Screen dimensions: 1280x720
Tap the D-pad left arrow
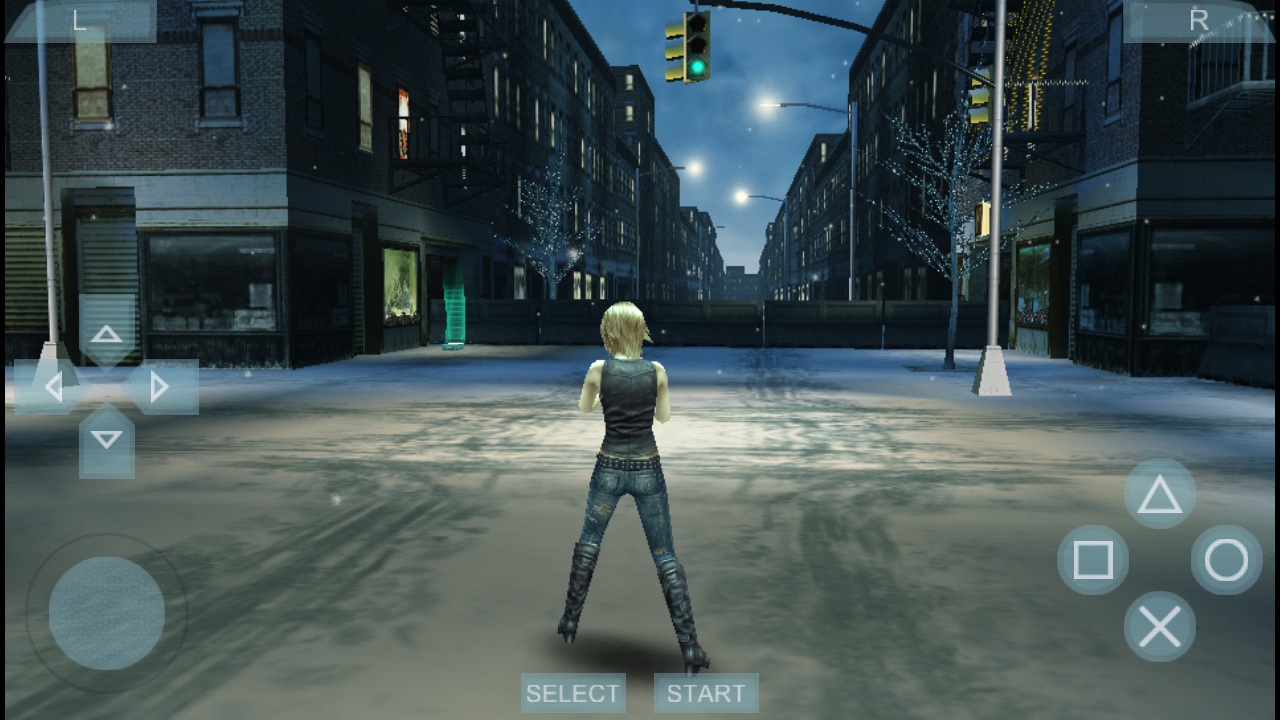click(53, 387)
